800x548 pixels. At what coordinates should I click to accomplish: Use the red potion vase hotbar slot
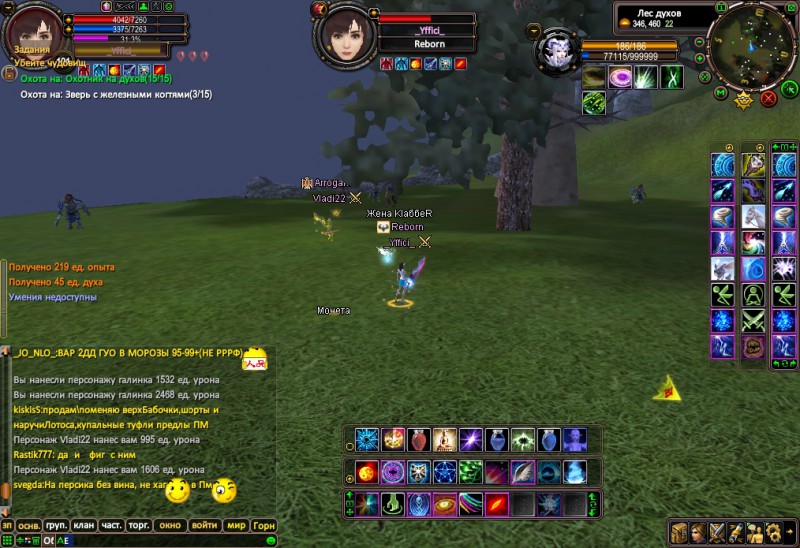click(x=419, y=440)
